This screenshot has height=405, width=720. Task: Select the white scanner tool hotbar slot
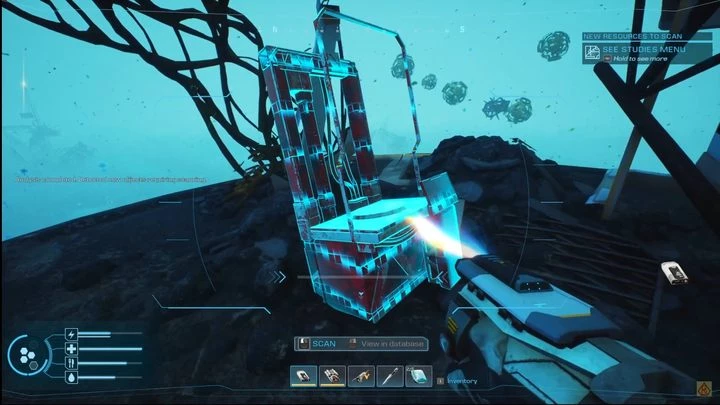pyautogui.click(x=303, y=376)
